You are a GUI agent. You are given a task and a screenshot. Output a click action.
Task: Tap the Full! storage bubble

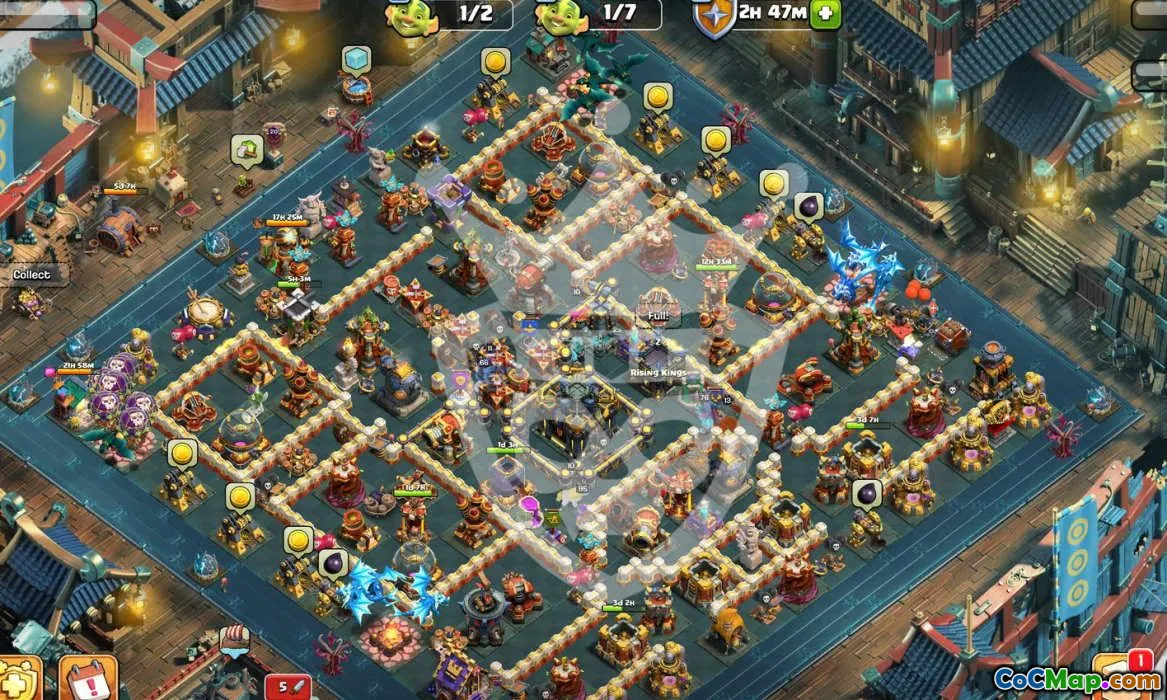pyautogui.click(x=657, y=316)
